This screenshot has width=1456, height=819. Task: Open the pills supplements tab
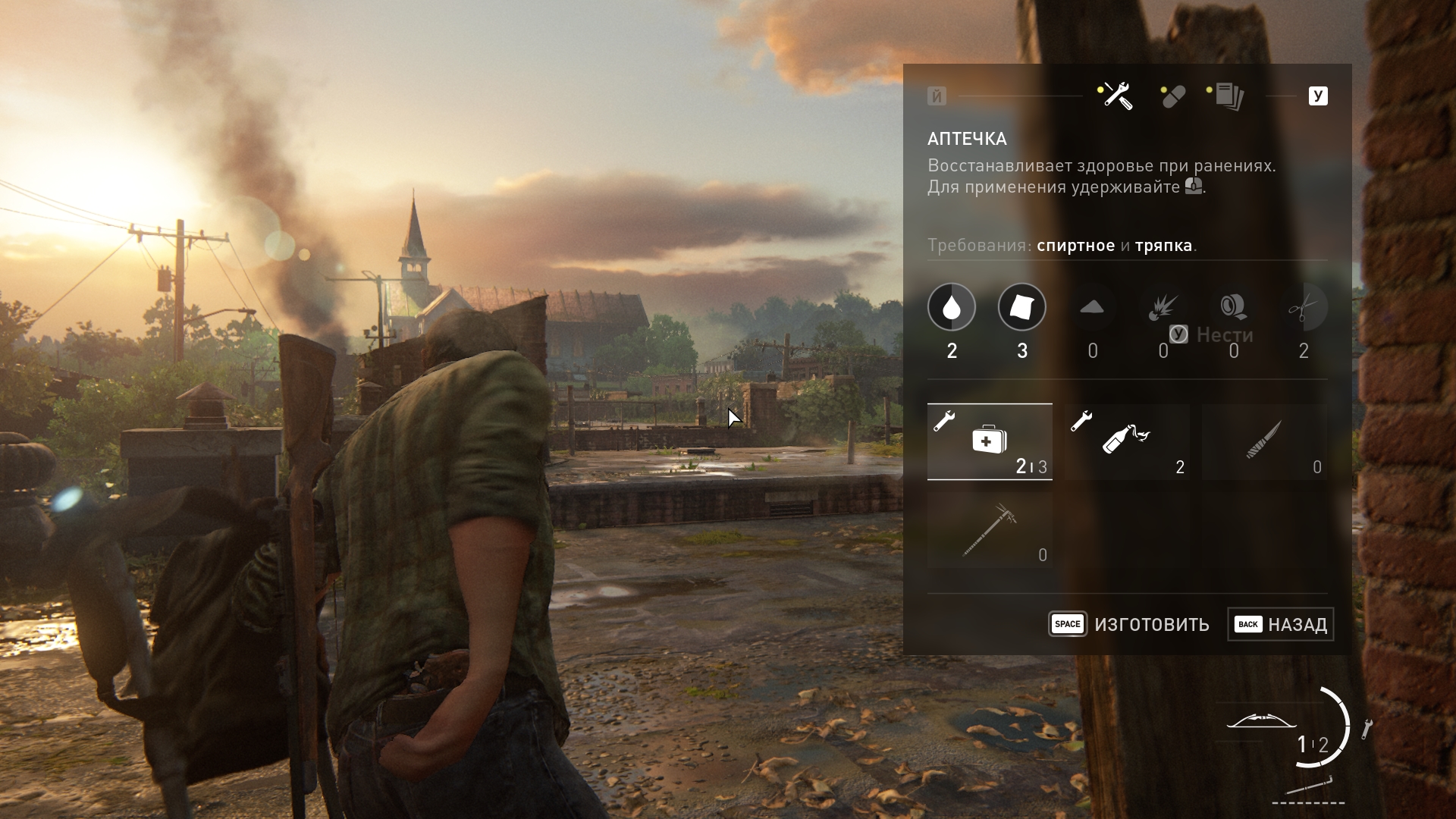click(x=1172, y=97)
